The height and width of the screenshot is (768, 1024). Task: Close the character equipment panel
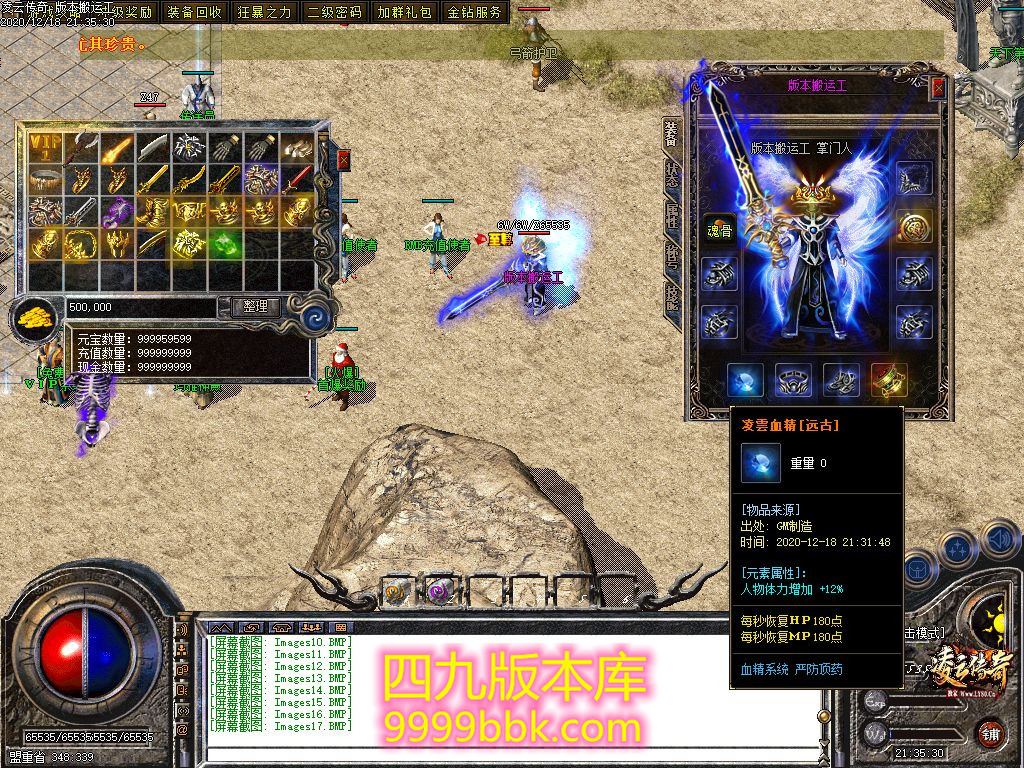click(938, 88)
